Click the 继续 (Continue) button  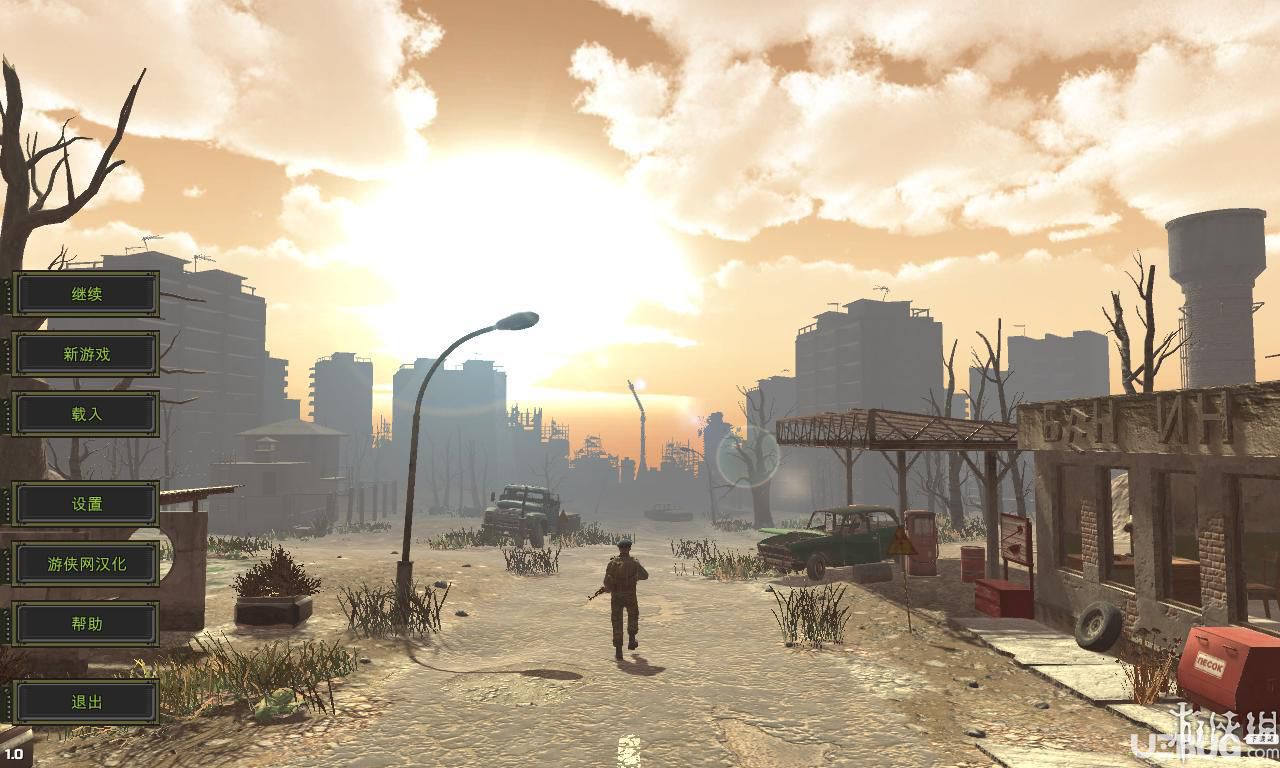[86, 294]
